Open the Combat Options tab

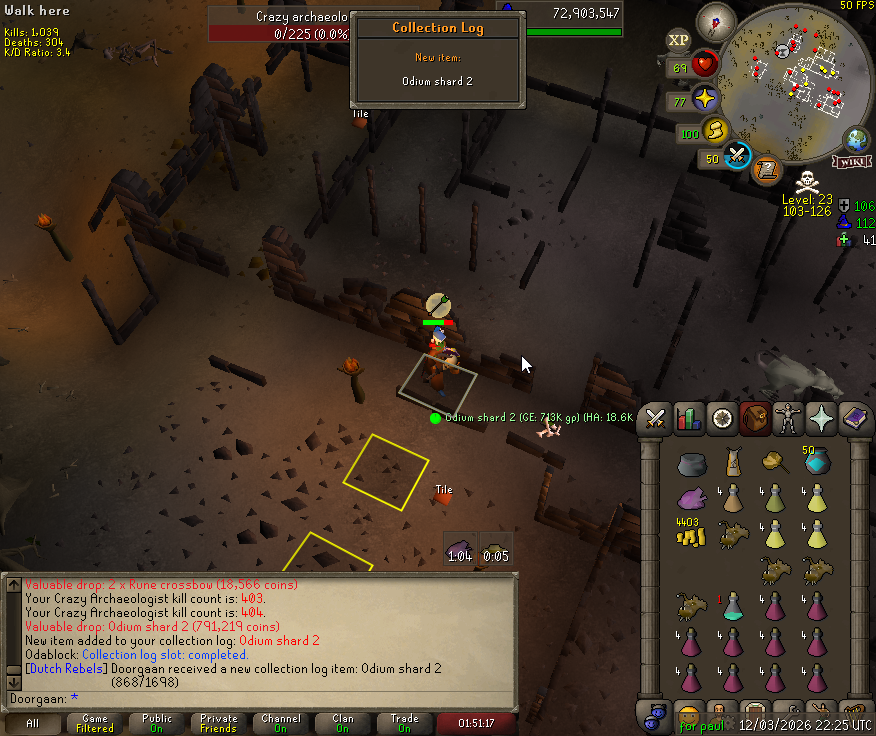point(656,419)
